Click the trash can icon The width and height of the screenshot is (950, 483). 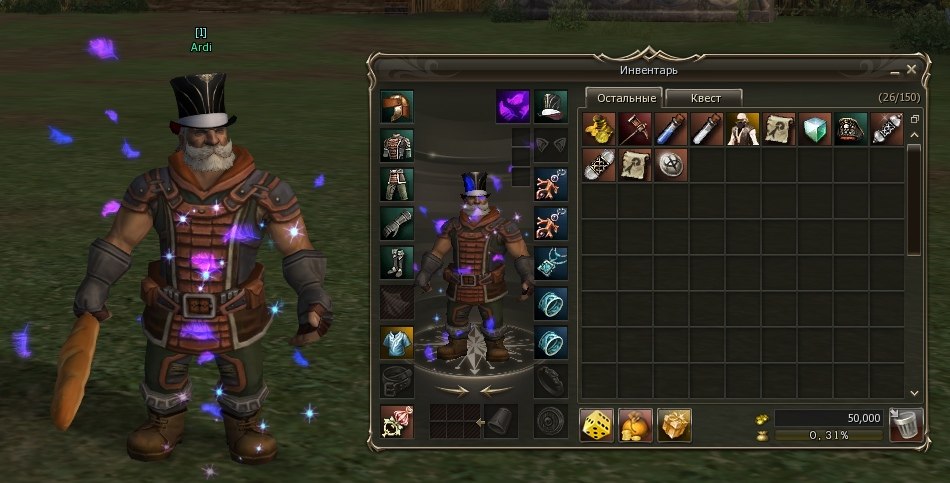tap(903, 426)
